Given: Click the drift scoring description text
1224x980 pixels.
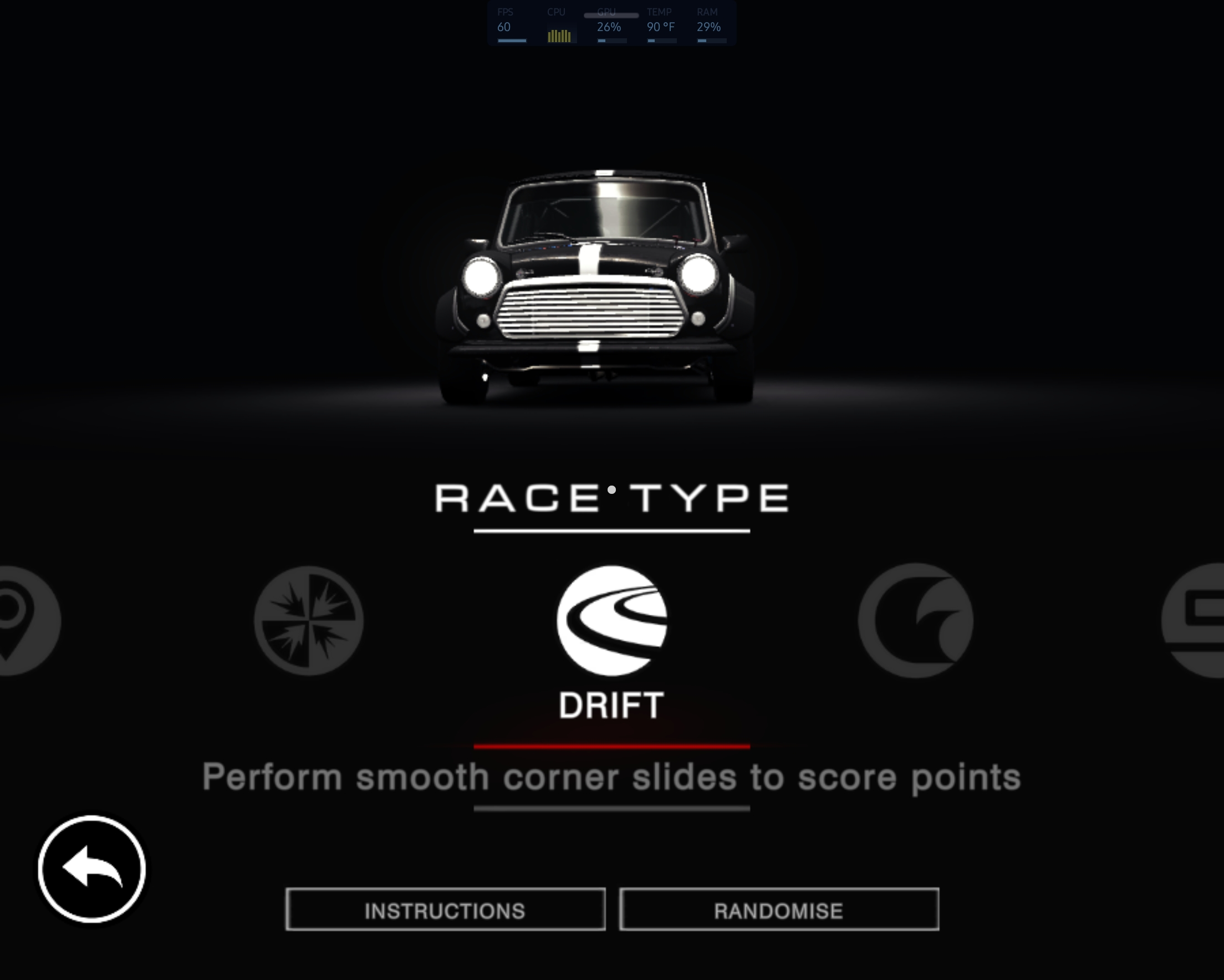Looking at the screenshot, I should 611,778.
